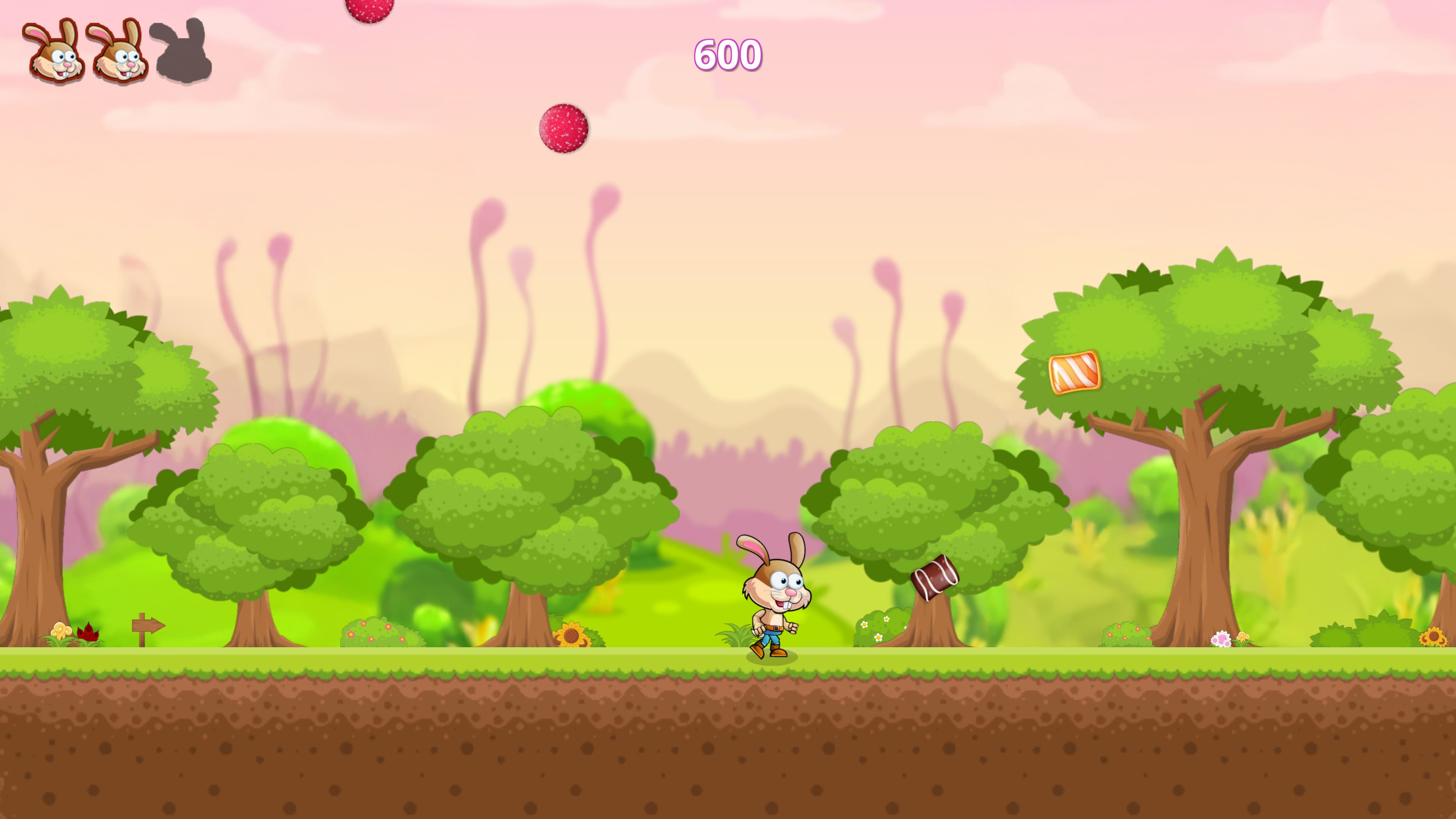Viewport: 1456px width, 819px height.
Task: Click the darkened lost-life rabbit silhouette
Action: coord(182,54)
